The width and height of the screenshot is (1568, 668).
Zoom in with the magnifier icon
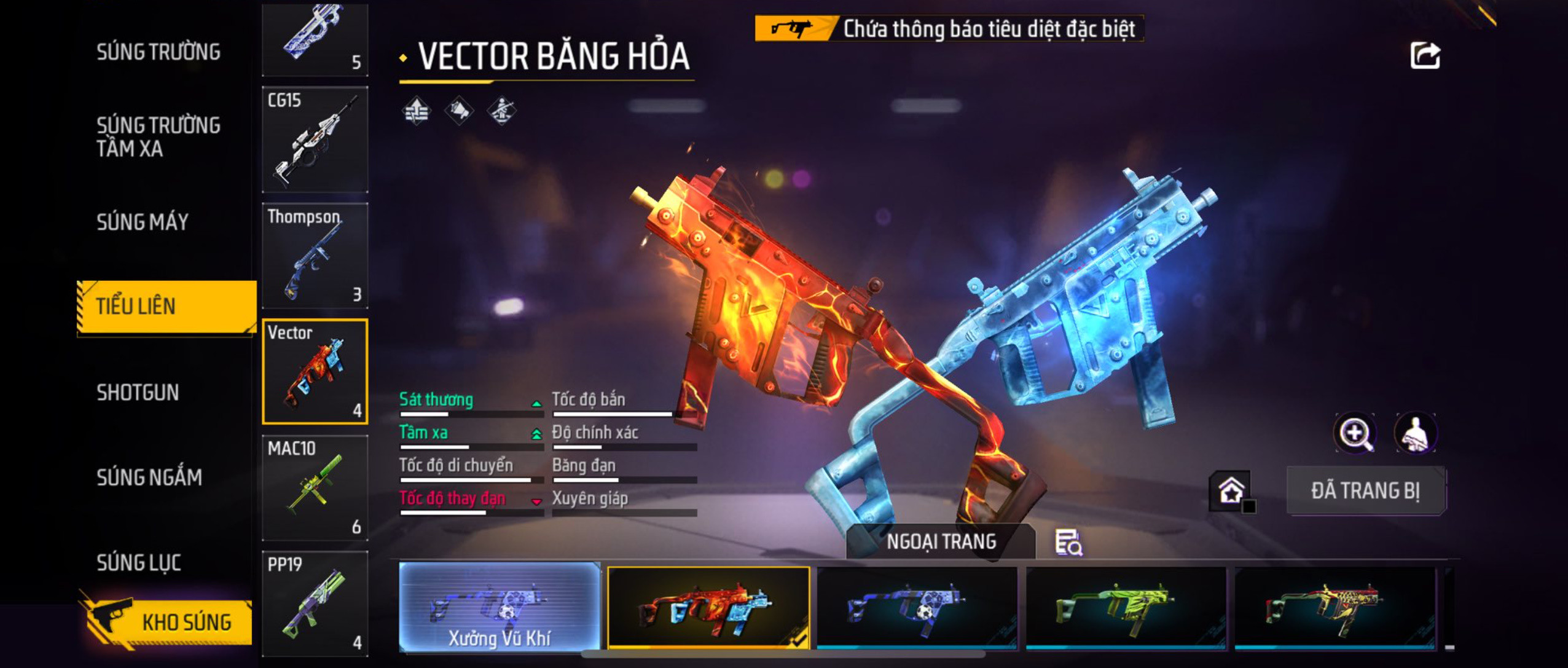(x=1355, y=433)
